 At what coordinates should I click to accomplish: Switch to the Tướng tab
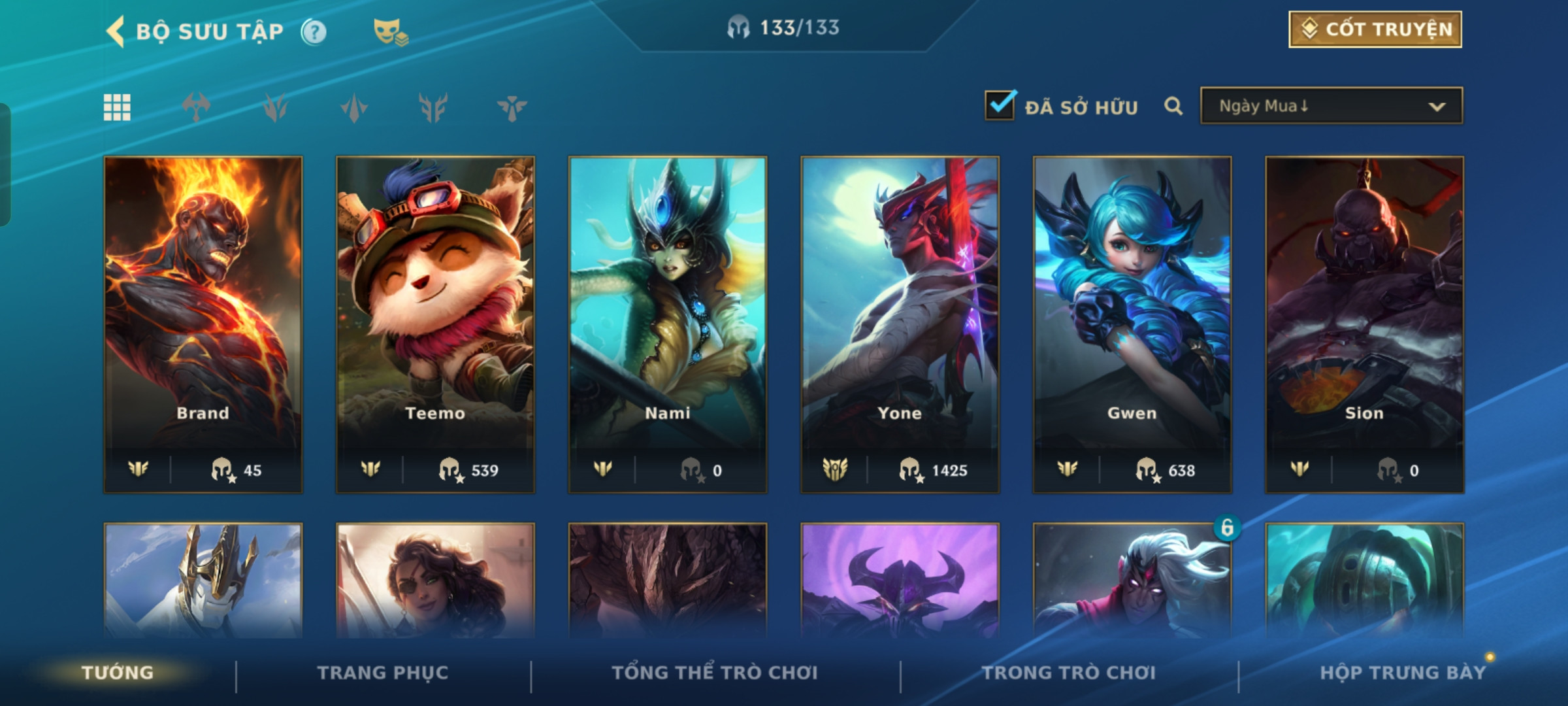pyautogui.click(x=118, y=673)
